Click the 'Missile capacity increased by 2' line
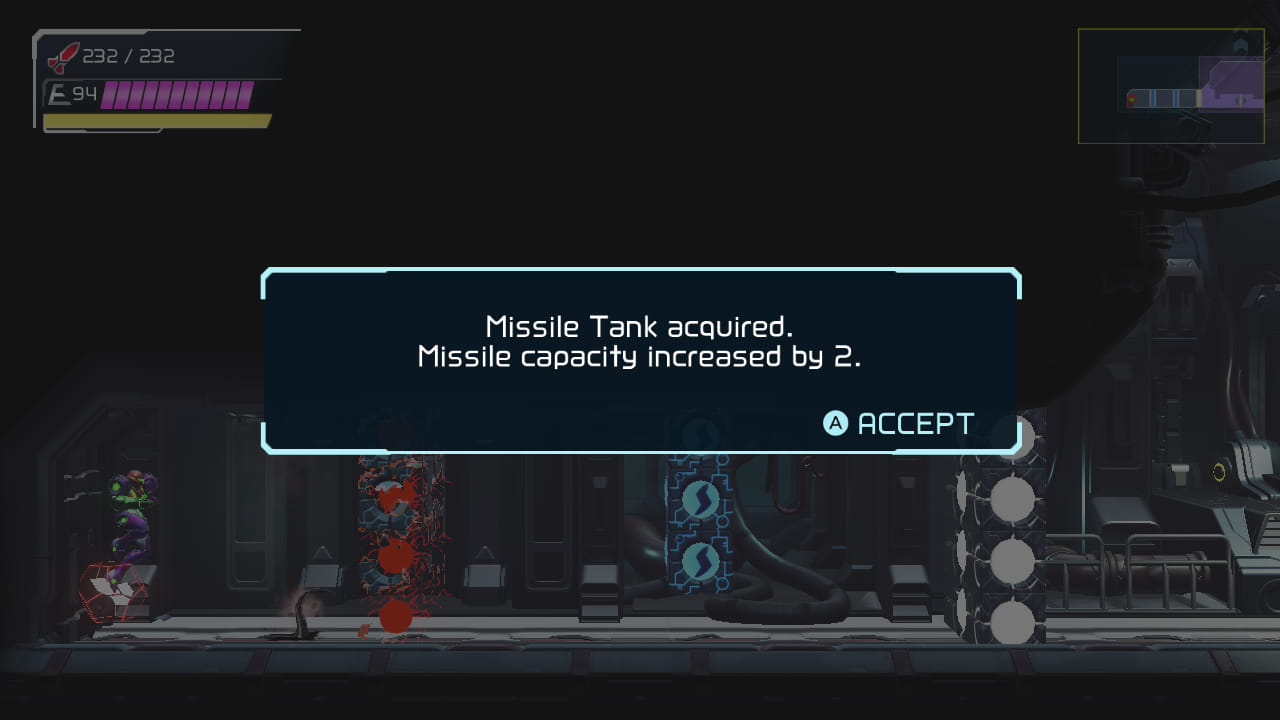The height and width of the screenshot is (720, 1280). (640, 355)
